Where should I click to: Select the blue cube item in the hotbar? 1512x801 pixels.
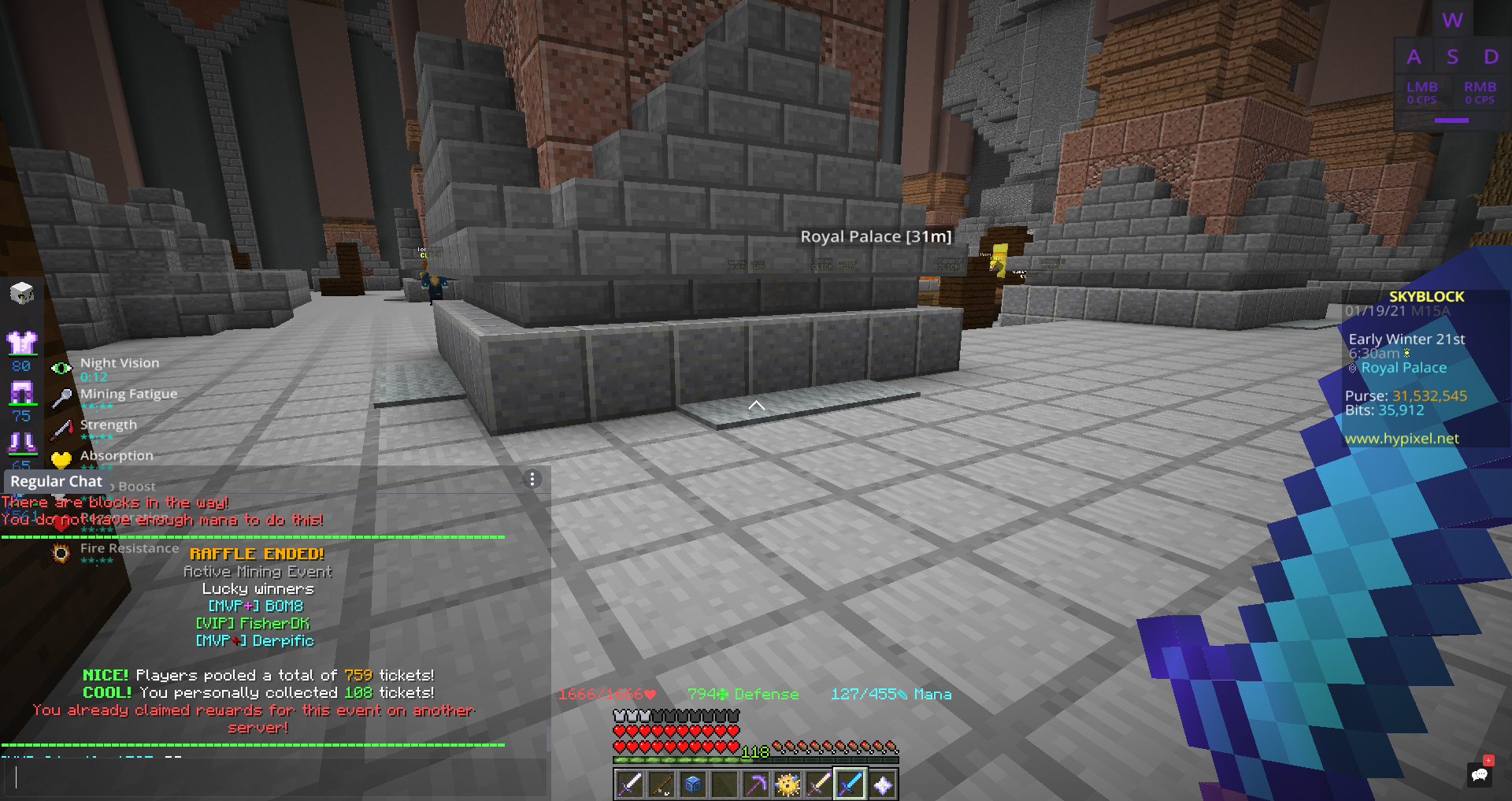[693, 785]
